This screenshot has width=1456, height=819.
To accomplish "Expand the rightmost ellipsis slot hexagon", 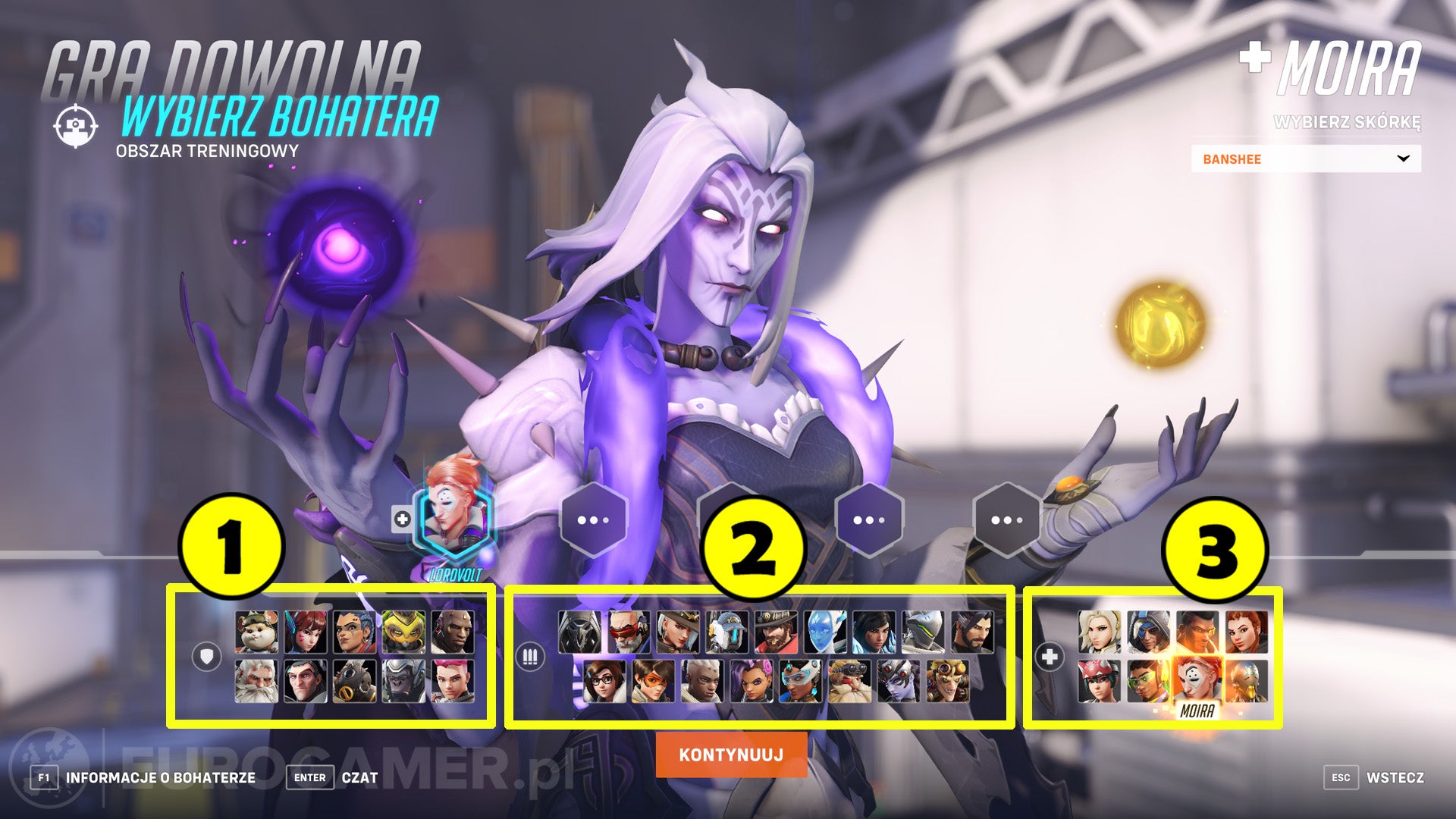I will 1006,518.
